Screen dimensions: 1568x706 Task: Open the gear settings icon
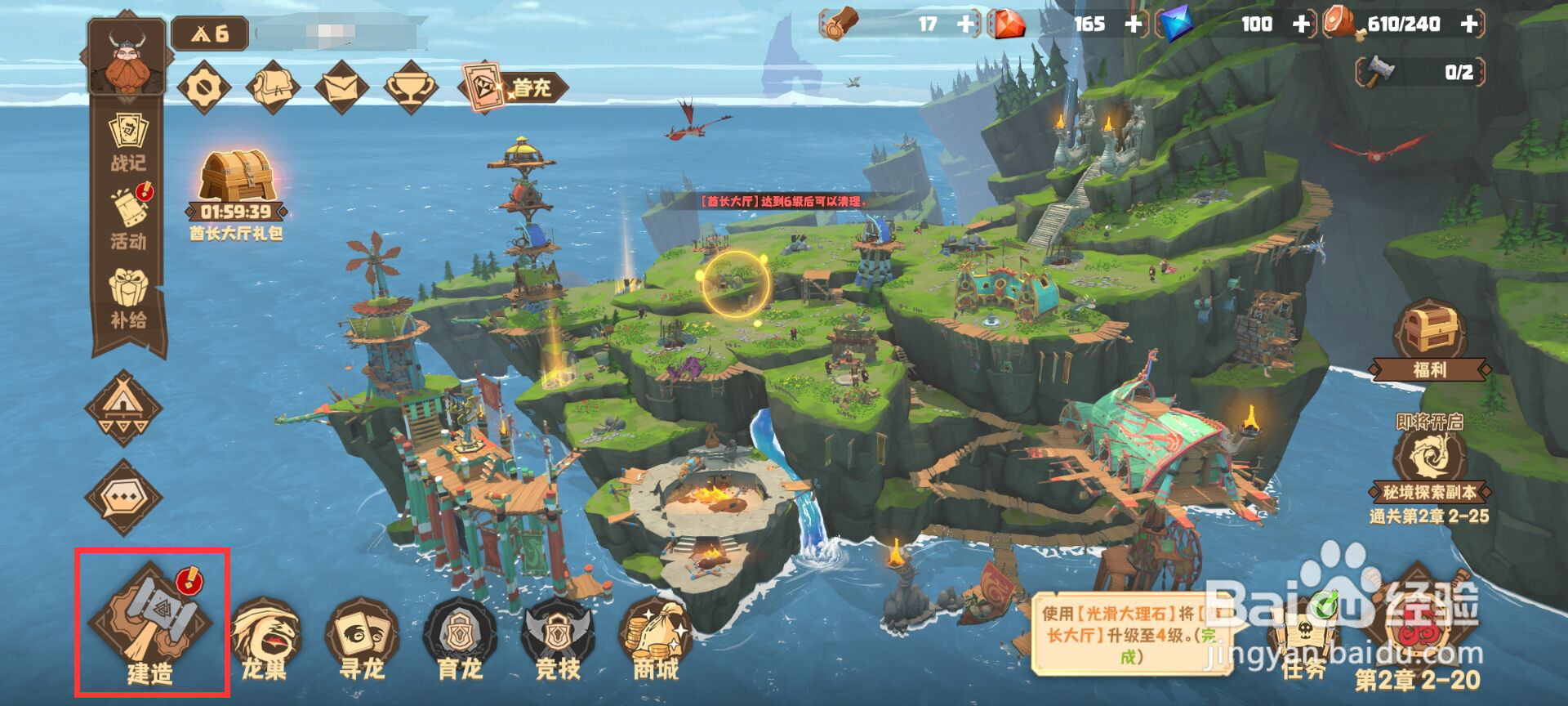(x=204, y=87)
